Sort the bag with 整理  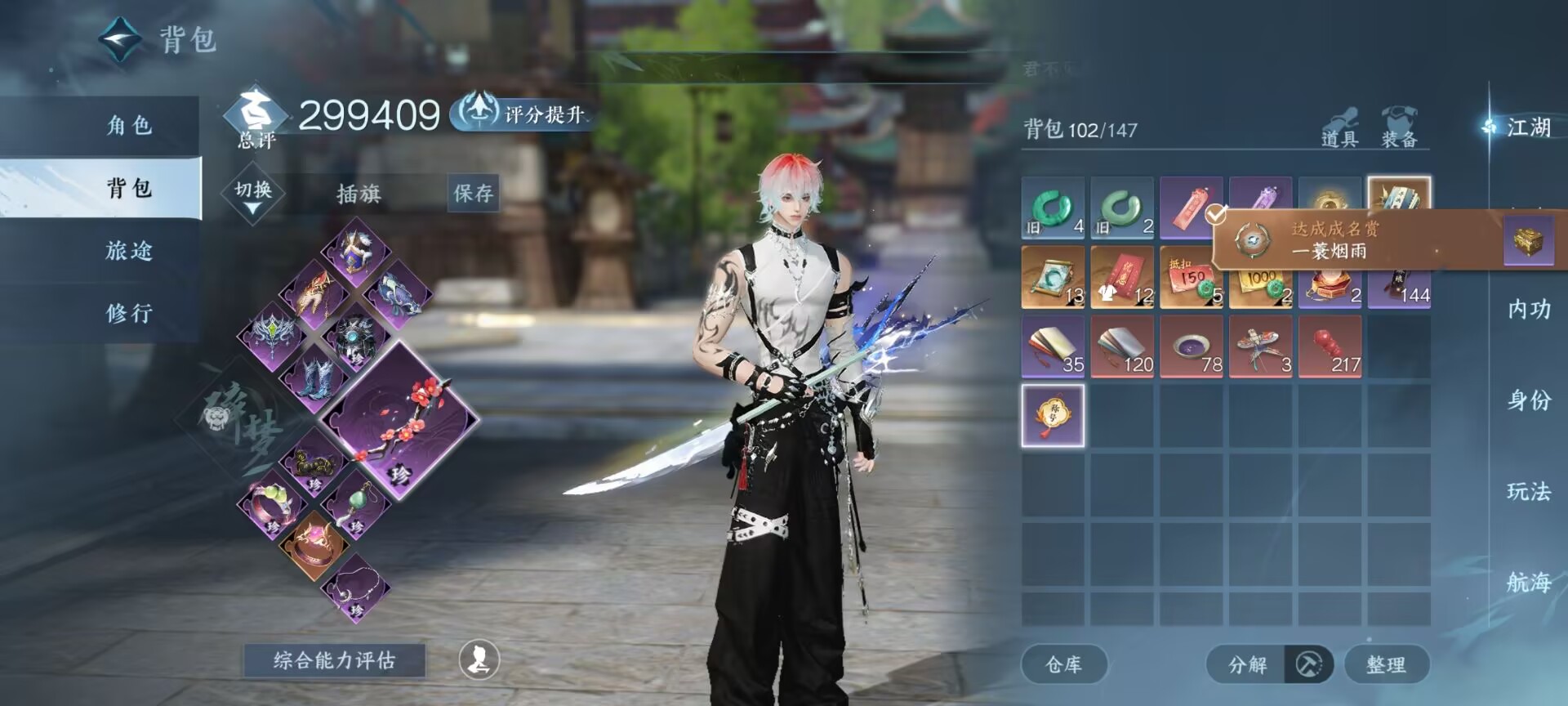click(x=1386, y=664)
